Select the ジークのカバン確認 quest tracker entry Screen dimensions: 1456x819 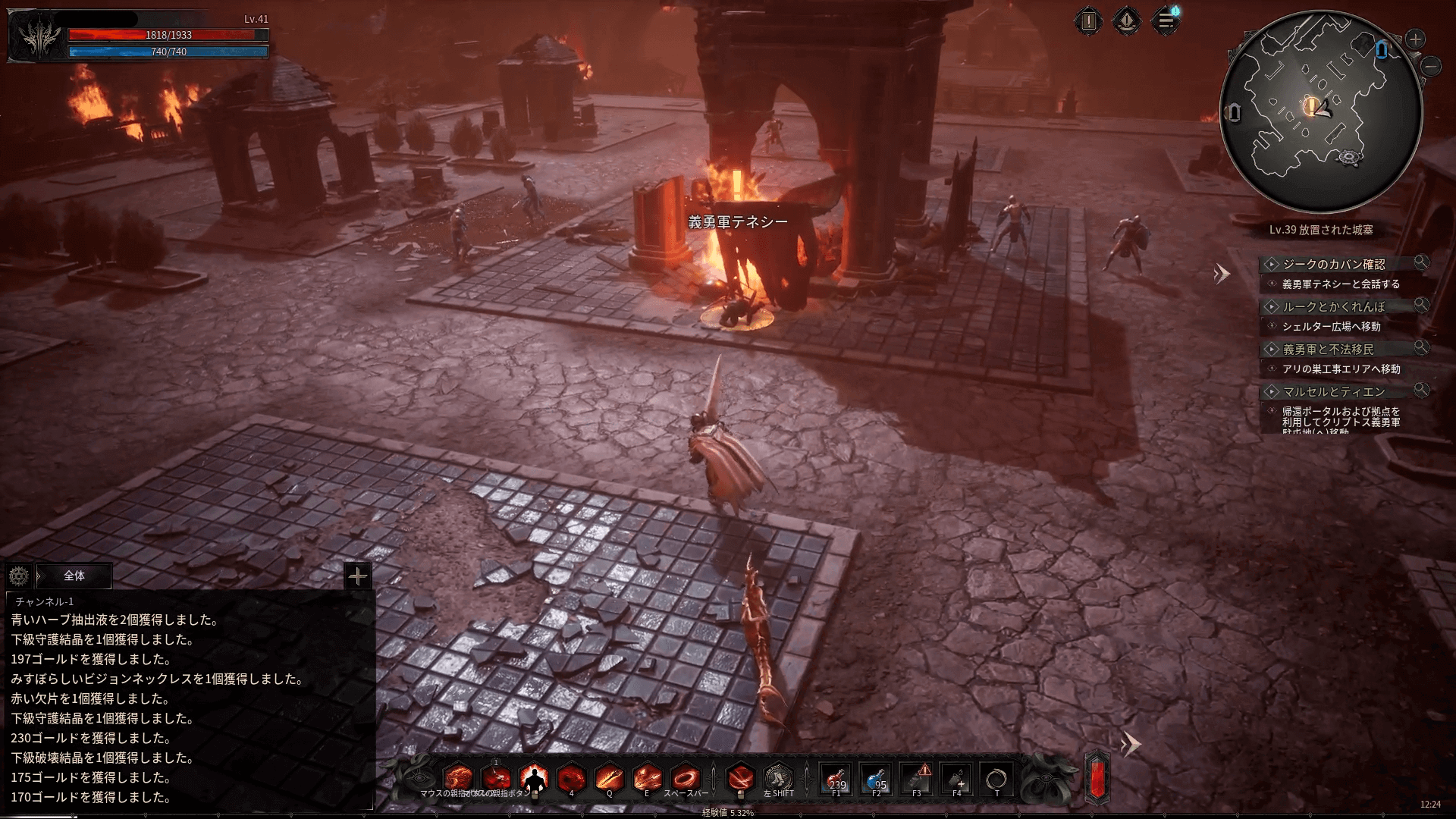1333,264
